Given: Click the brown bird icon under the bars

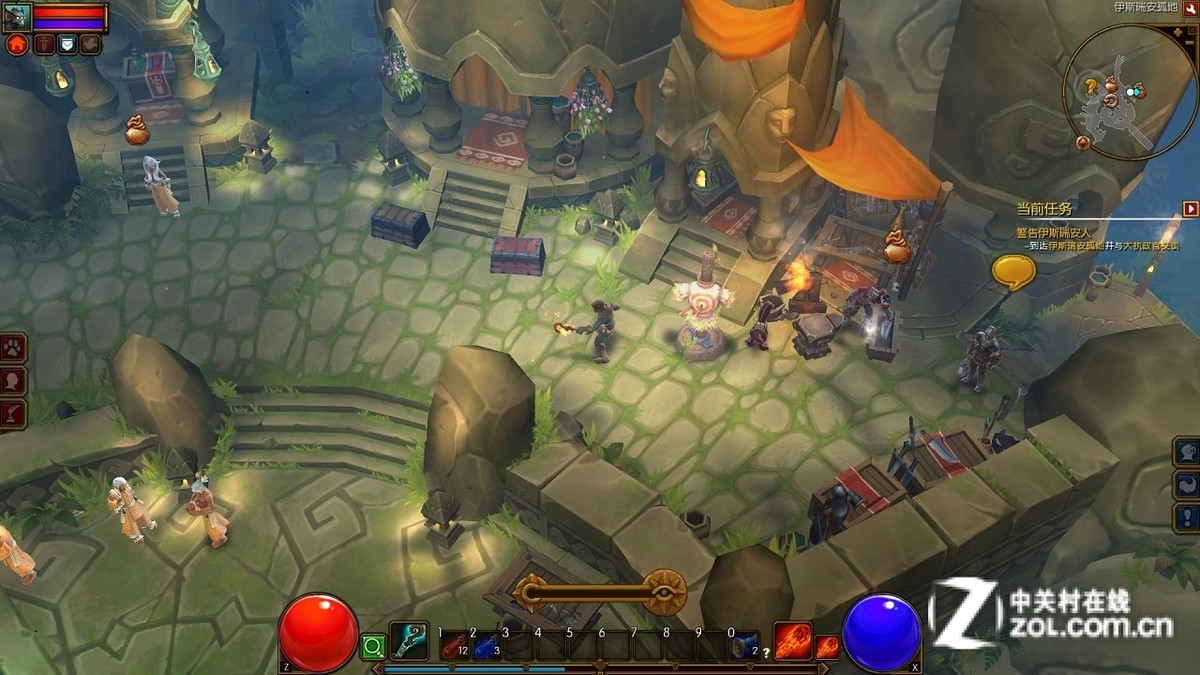Looking at the screenshot, I should click(x=91, y=44).
